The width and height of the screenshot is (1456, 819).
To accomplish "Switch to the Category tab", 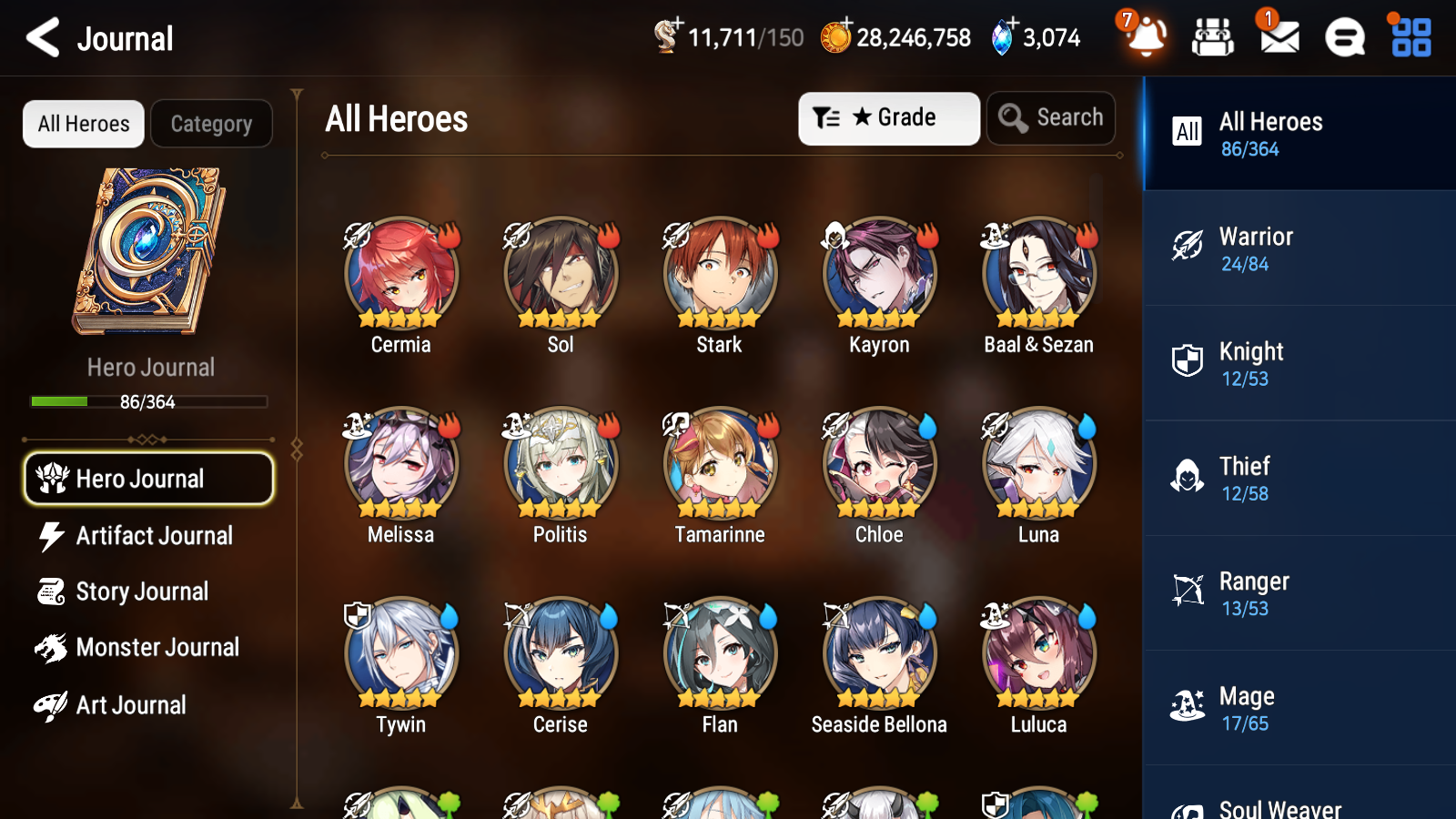I will coord(211,124).
